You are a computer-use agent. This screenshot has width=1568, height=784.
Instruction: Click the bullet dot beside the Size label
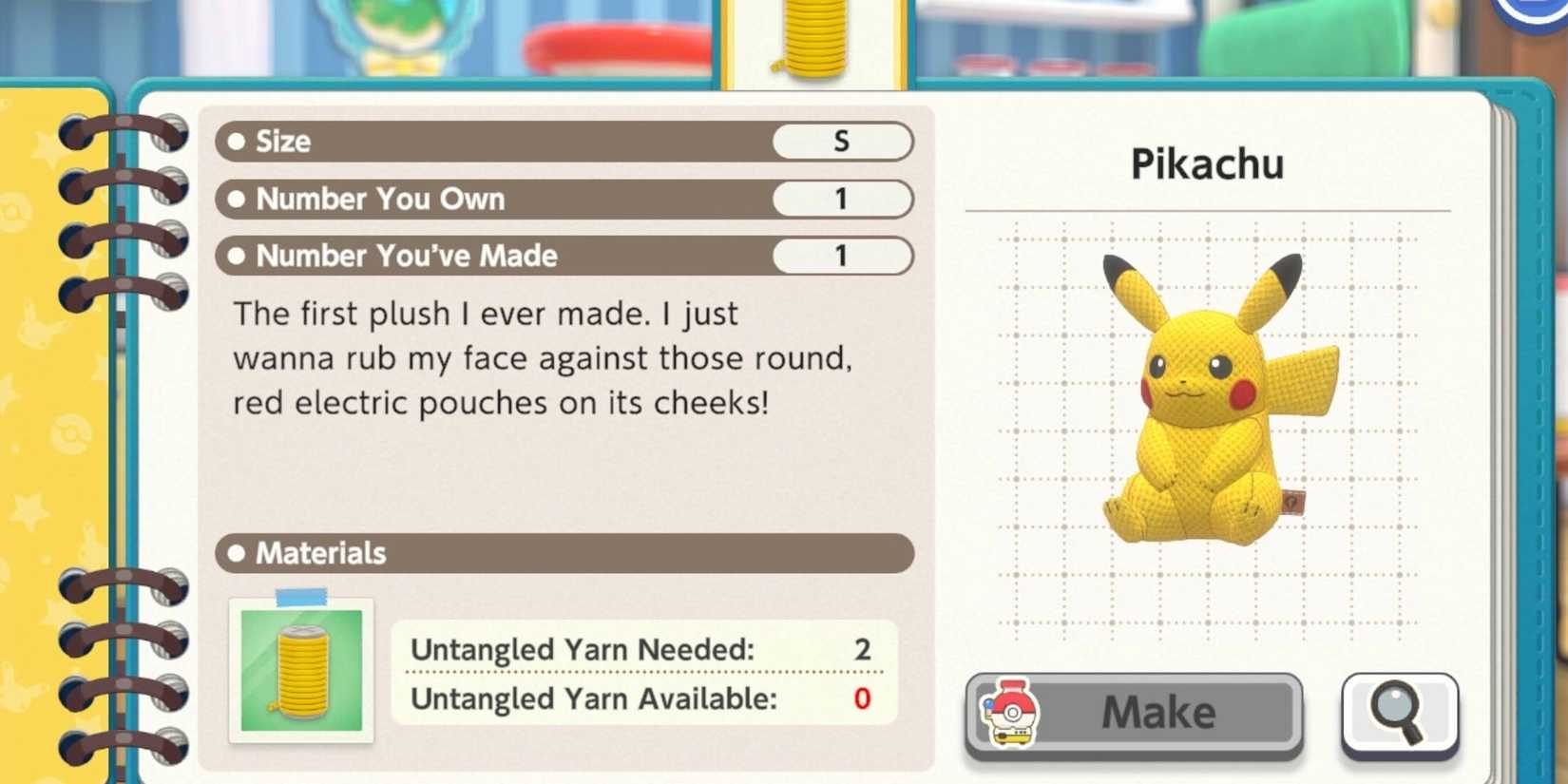coord(238,141)
